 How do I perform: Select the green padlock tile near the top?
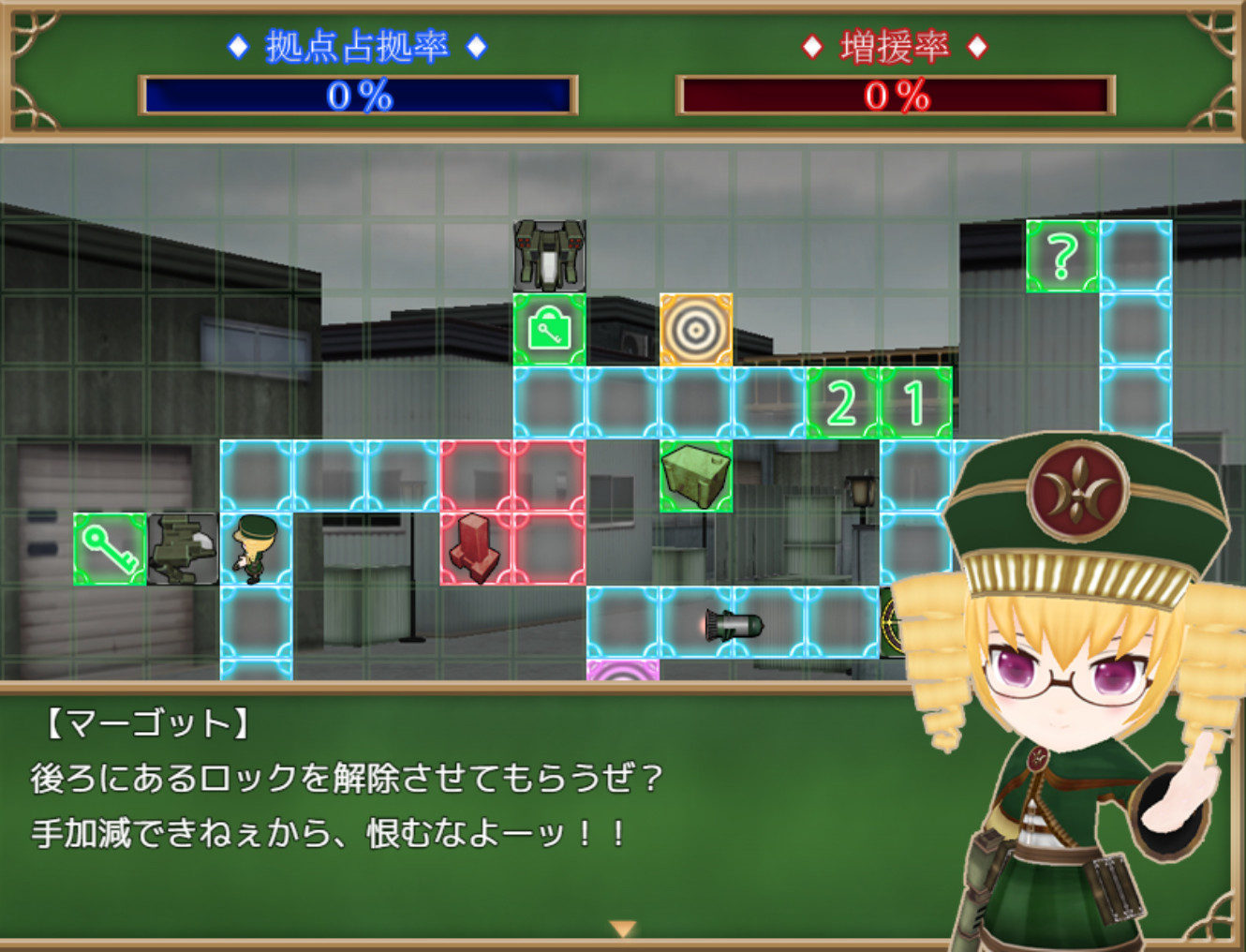(x=548, y=328)
